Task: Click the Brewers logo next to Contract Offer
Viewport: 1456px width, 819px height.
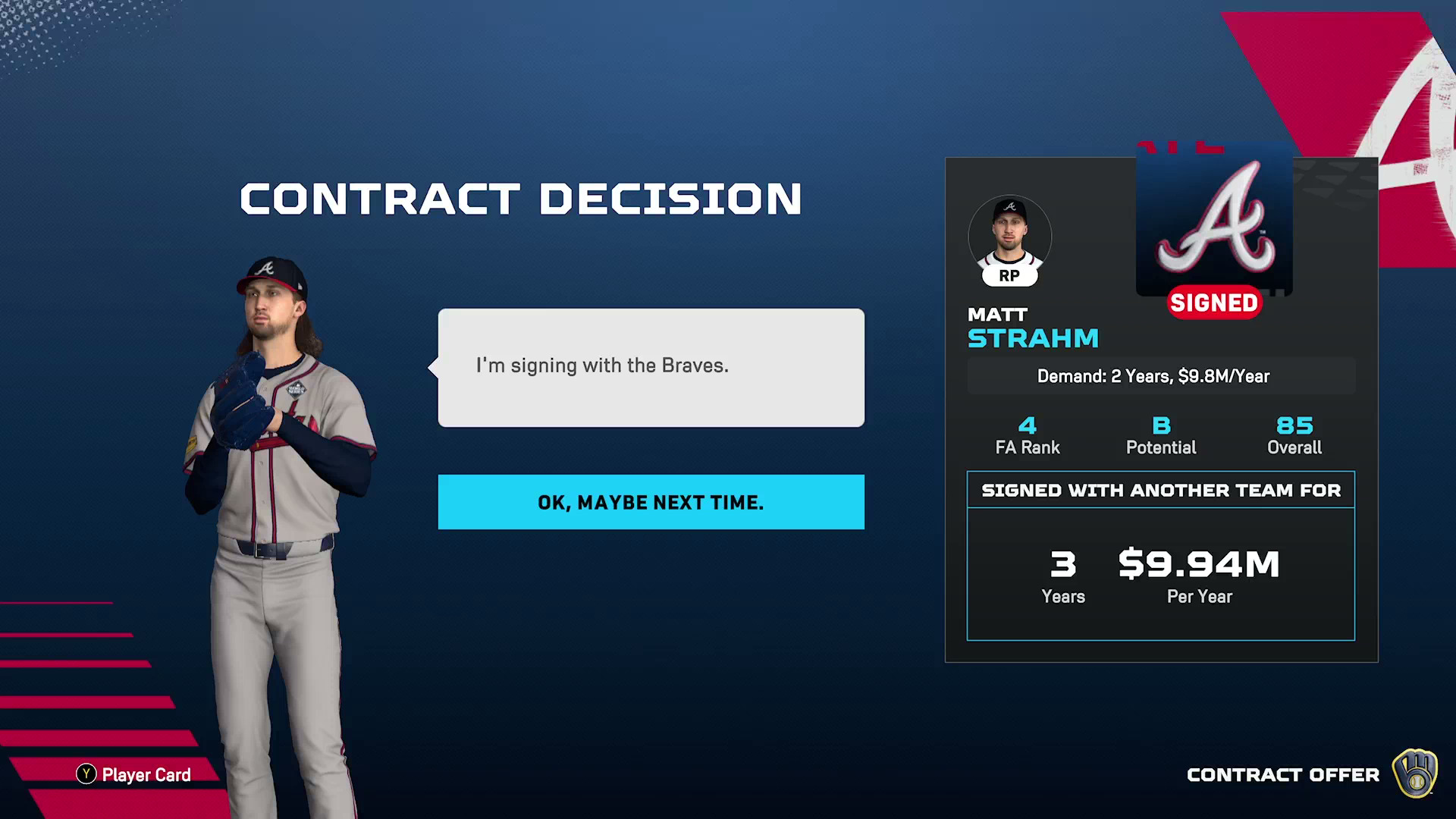Action: coord(1415,774)
